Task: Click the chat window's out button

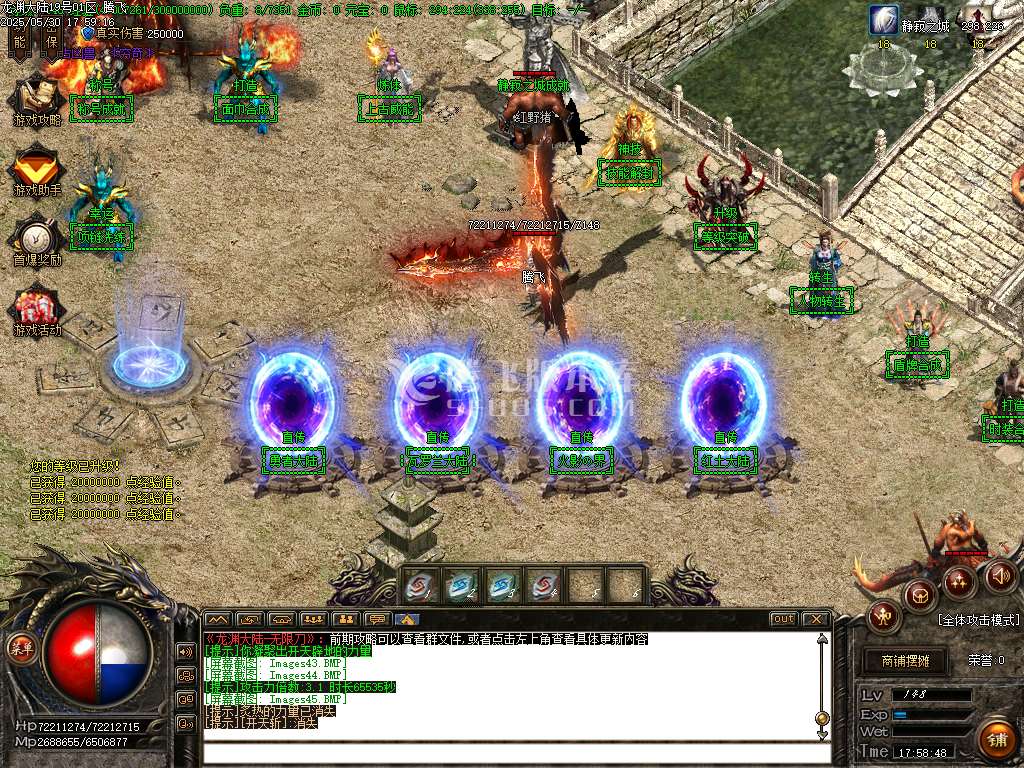Action: (784, 619)
